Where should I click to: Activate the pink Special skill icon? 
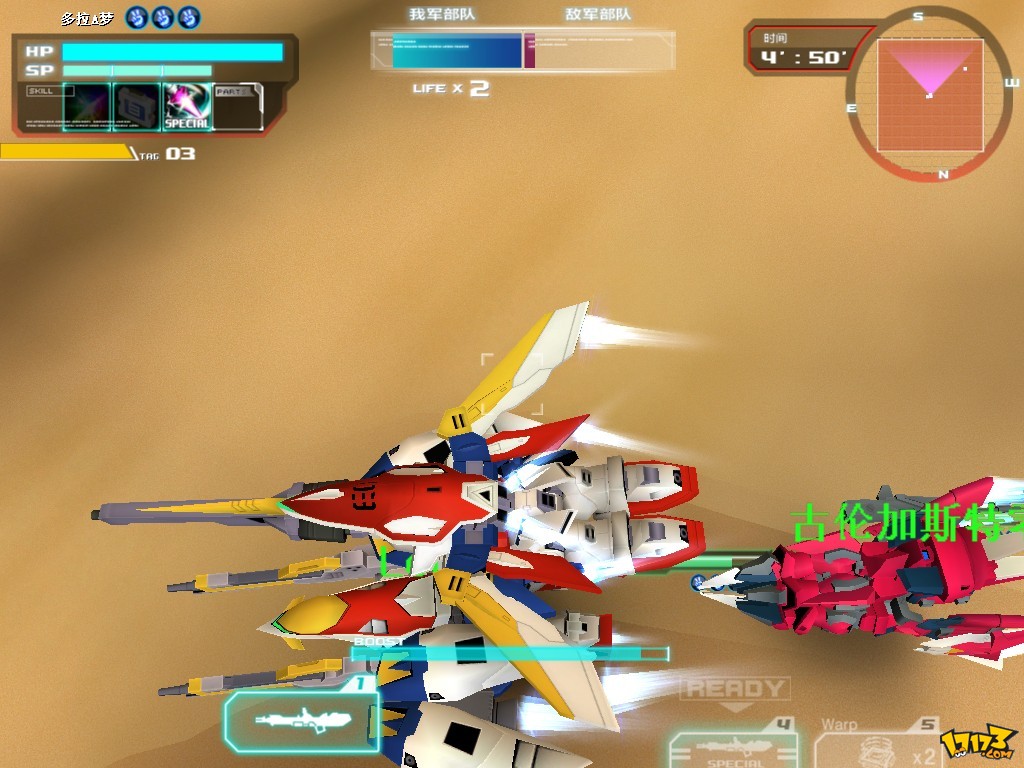click(187, 106)
